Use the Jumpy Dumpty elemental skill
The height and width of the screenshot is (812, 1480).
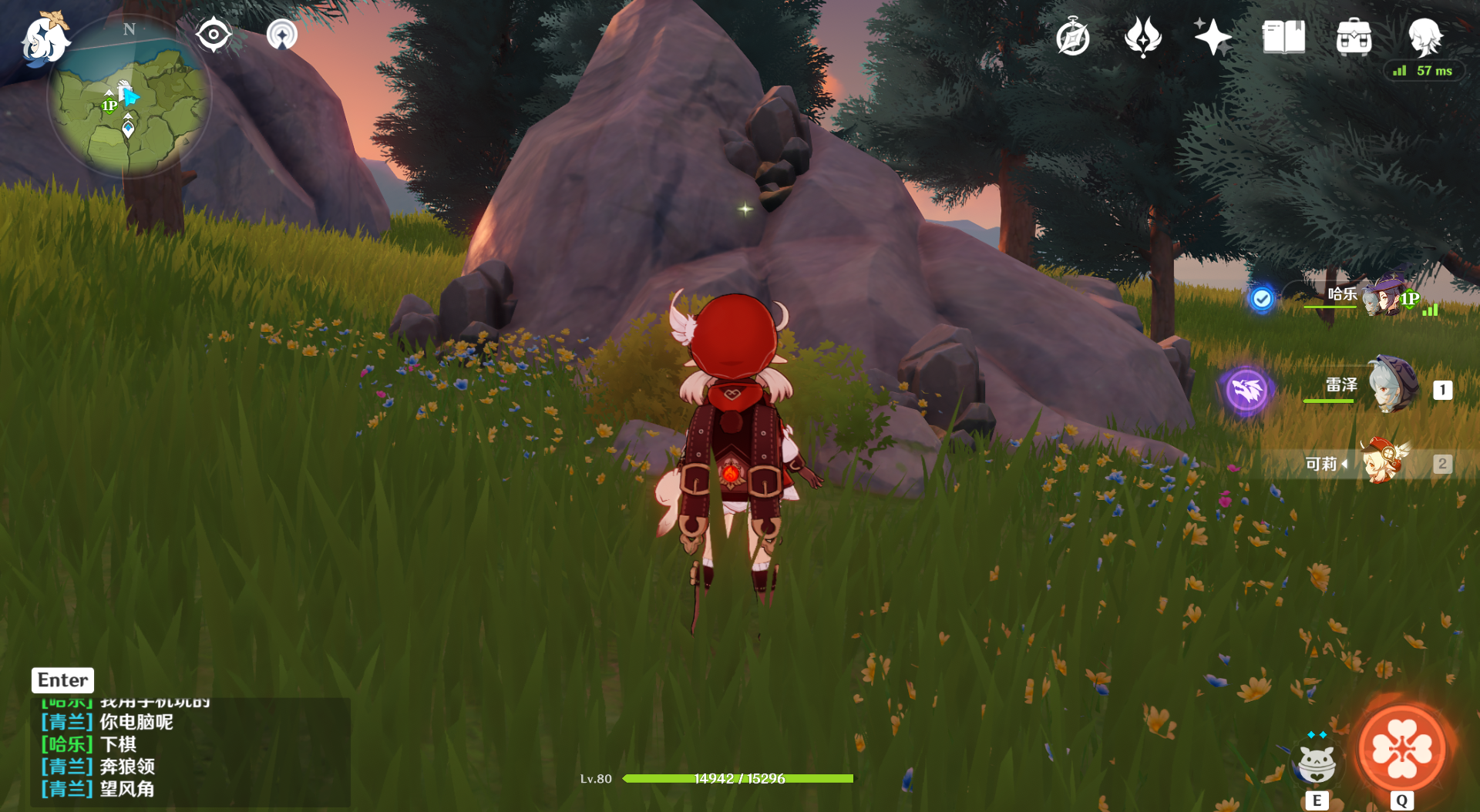coord(1317,763)
